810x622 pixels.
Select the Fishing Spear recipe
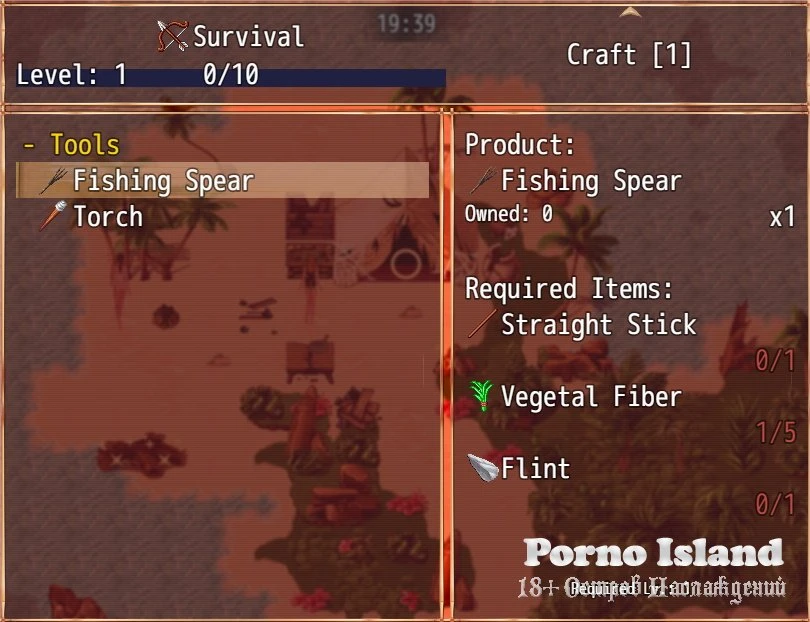click(x=163, y=181)
